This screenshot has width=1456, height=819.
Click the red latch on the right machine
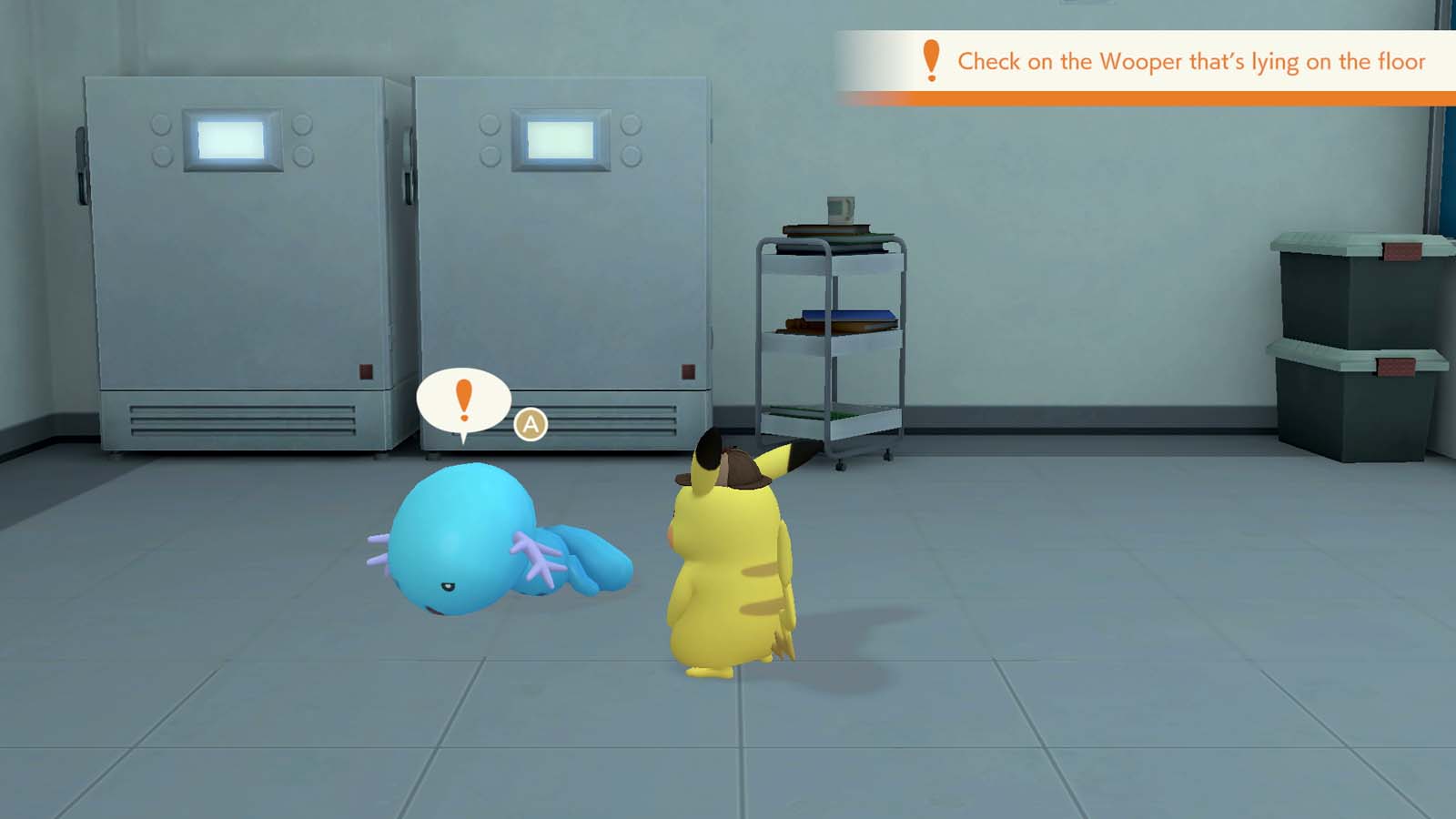(x=687, y=371)
